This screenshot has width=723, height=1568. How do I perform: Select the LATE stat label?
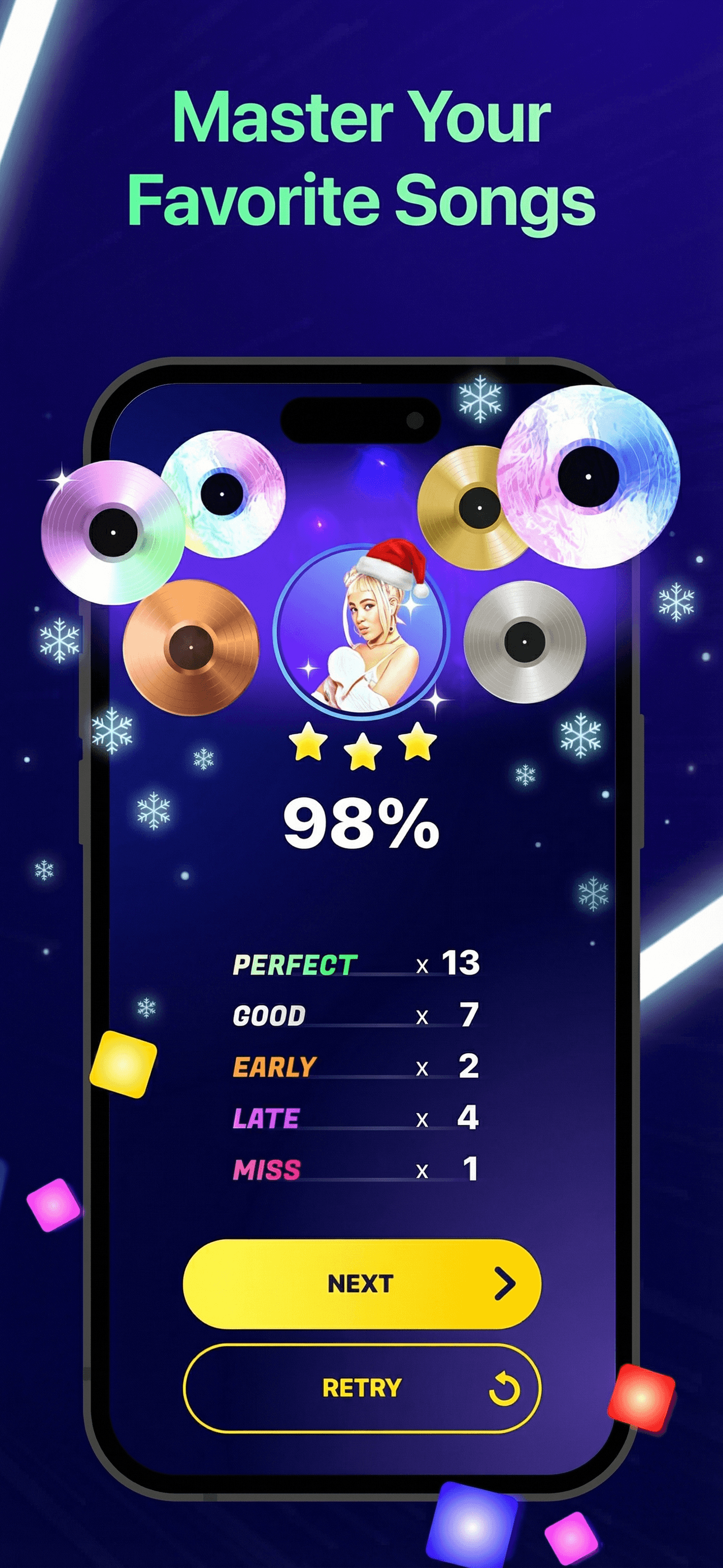[266, 1117]
